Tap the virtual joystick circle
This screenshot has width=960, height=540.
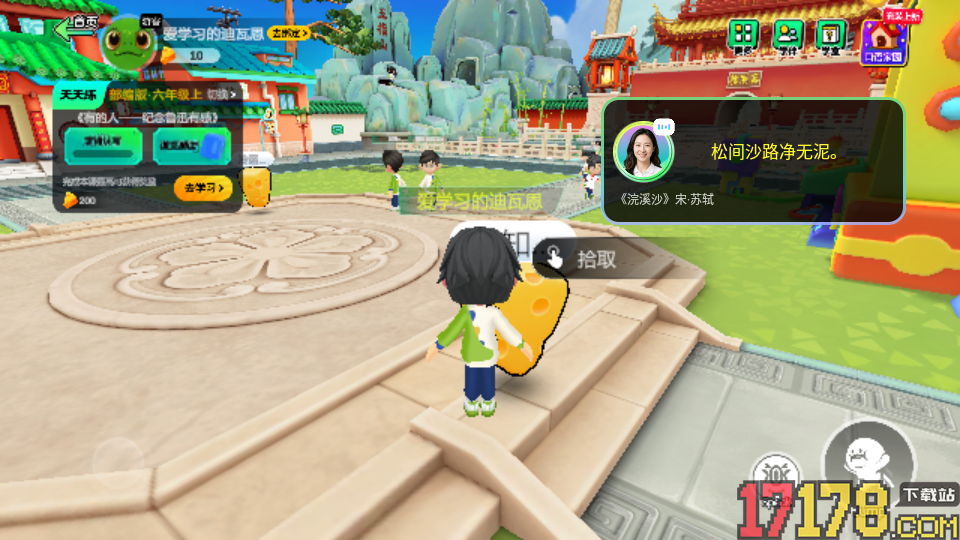(118, 462)
